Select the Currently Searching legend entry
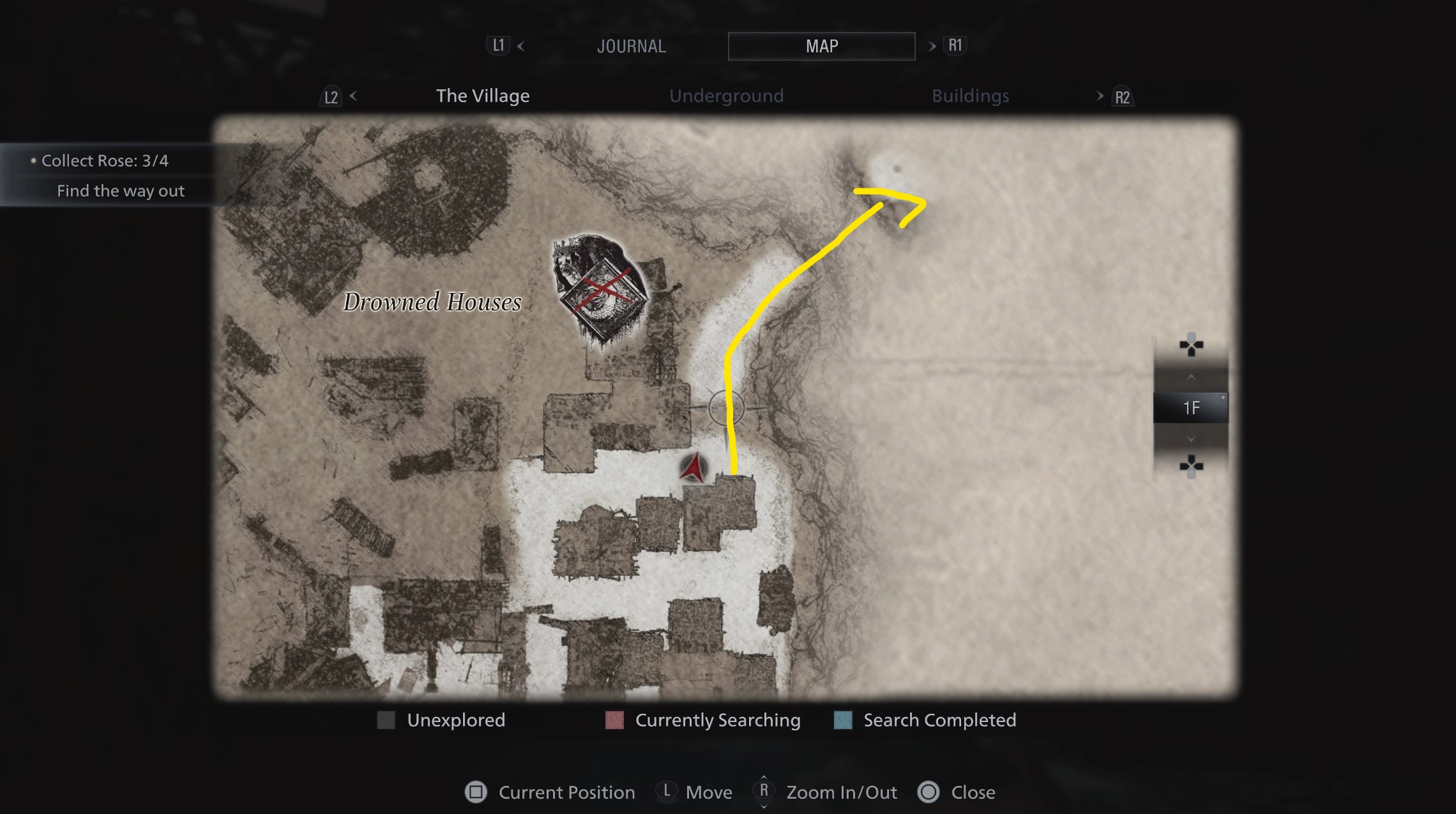 (703, 720)
